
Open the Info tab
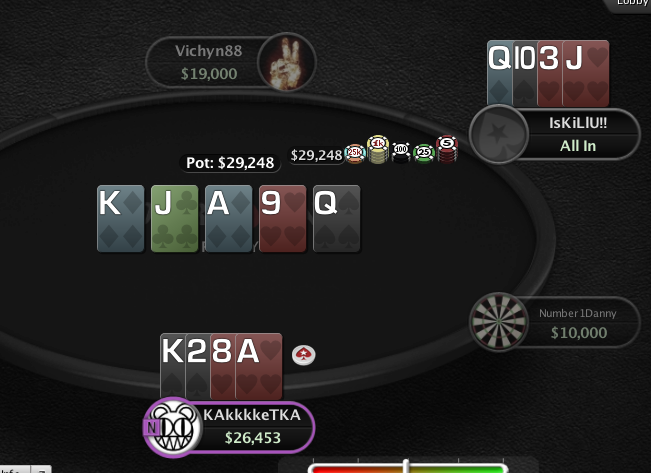point(12,468)
